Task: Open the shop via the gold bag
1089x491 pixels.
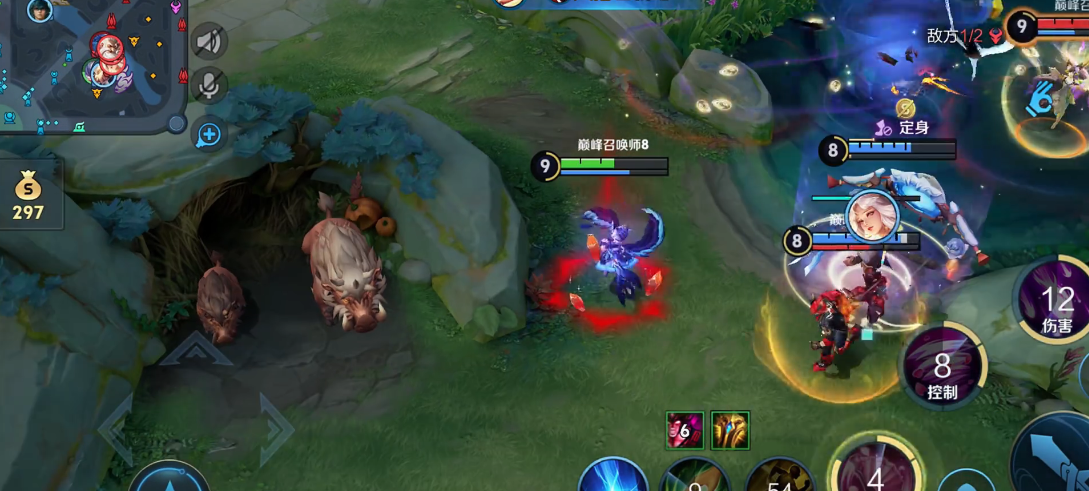Action: click(x=29, y=195)
